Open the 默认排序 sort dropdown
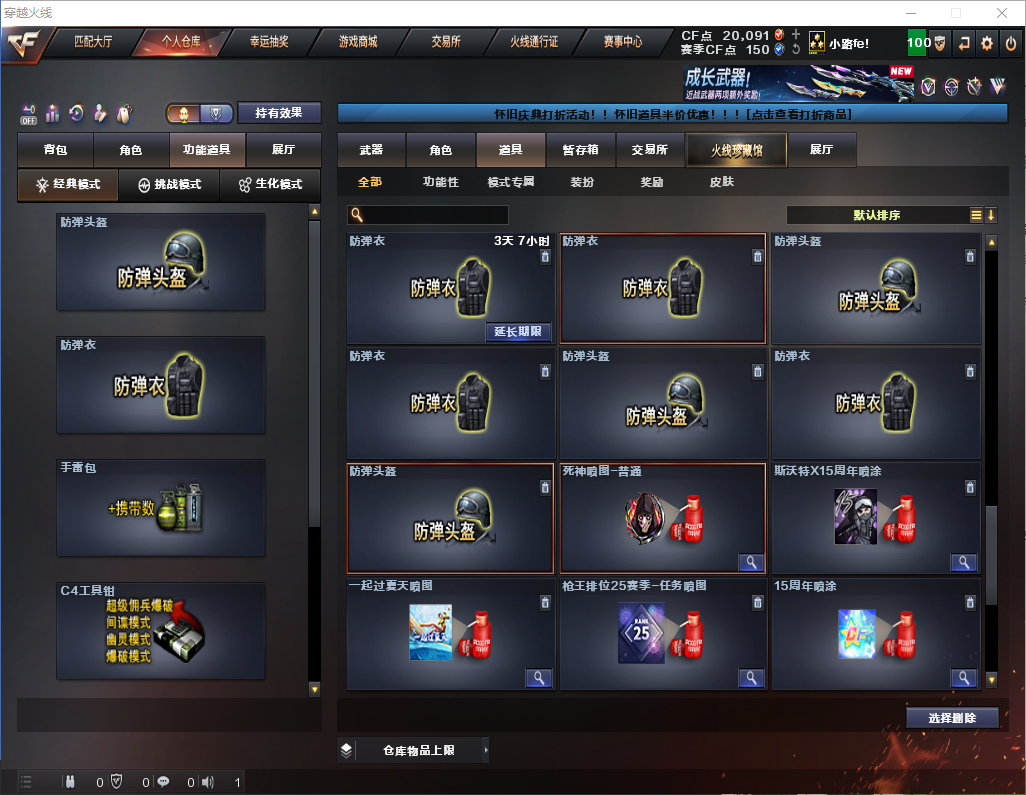This screenshot has height=795, width=1026. (875, 215)
